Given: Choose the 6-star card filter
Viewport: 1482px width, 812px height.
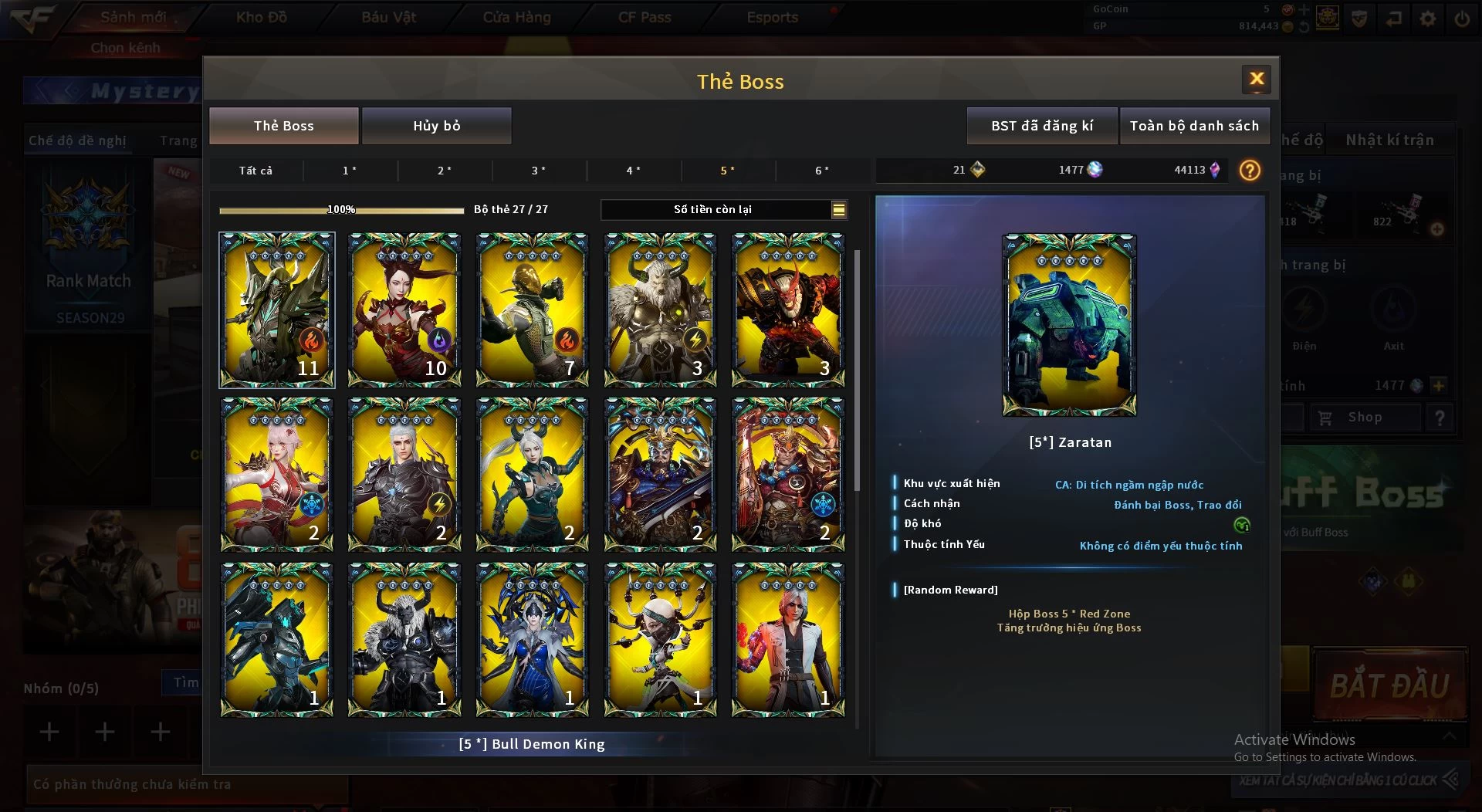Looking at the screenshot, I should coord(822,171).
